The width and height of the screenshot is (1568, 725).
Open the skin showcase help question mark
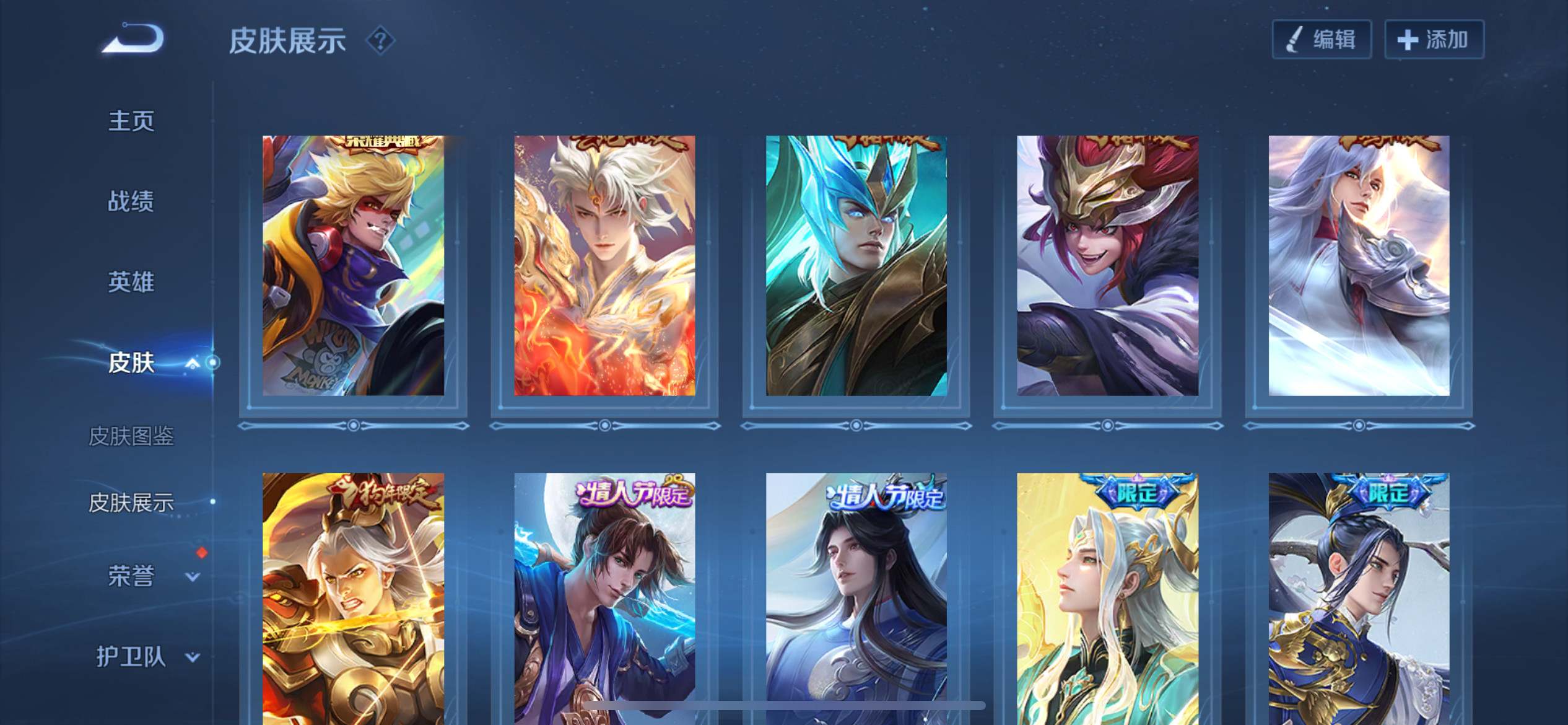coord(380,41)
